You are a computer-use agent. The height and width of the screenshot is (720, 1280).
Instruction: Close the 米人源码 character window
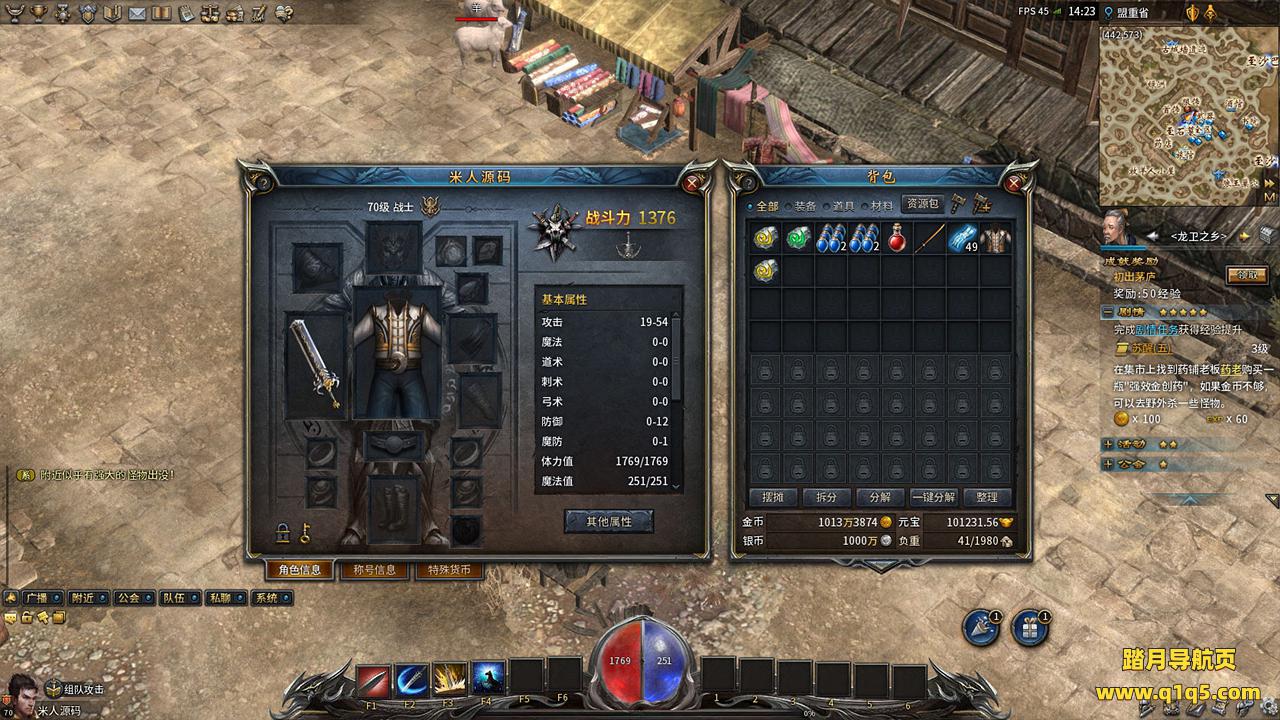point(692,183)
